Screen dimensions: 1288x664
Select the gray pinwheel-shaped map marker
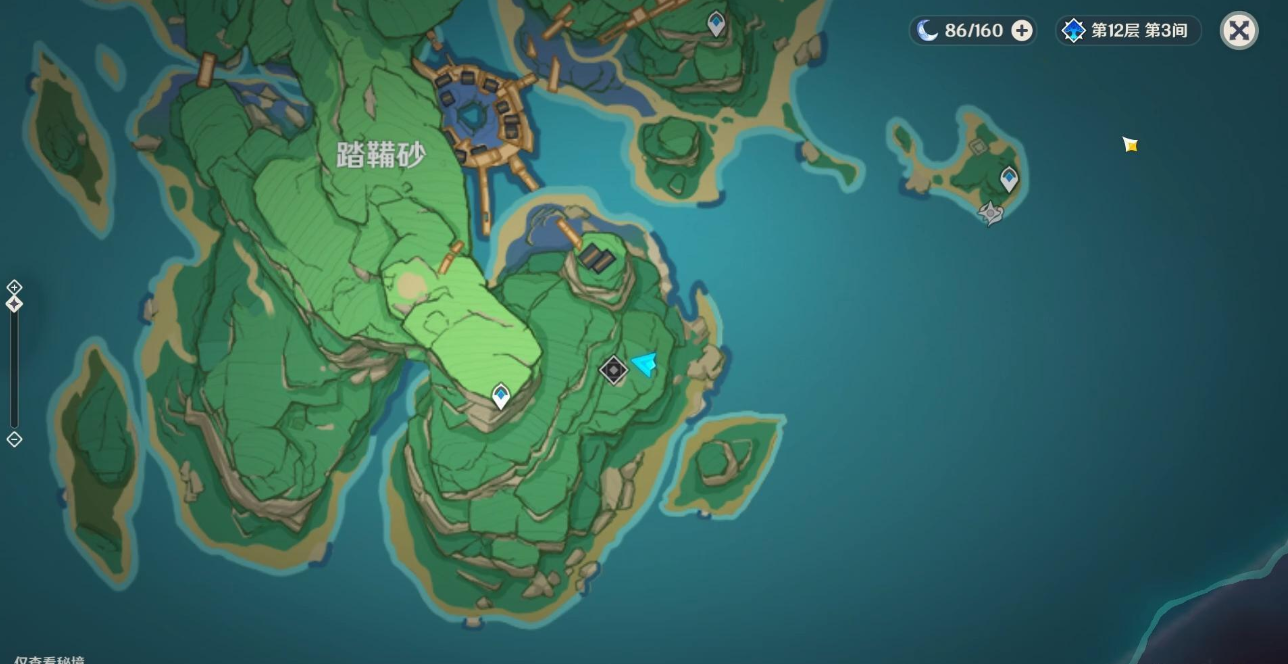coord(991,213)
